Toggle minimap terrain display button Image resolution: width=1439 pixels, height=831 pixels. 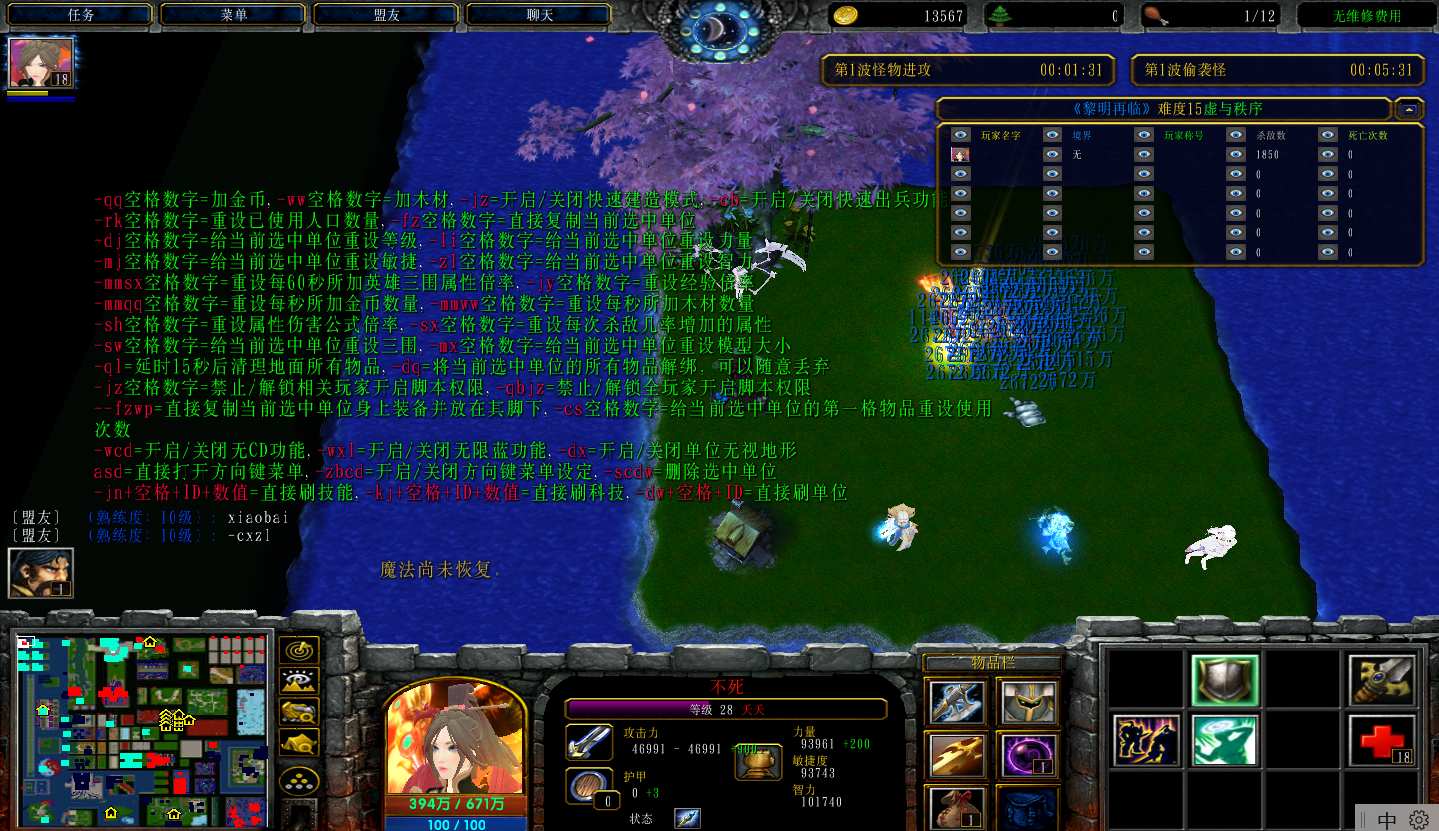tap(299, 681)
